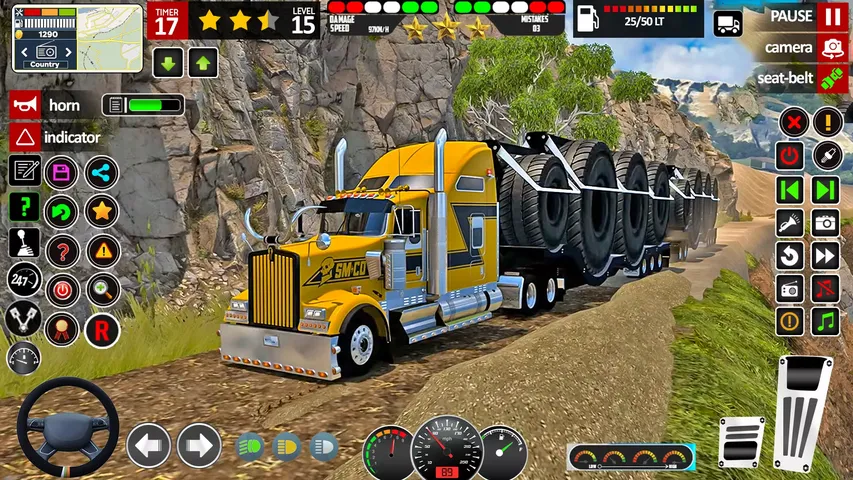Open the blue share icon
This screenshot has width=853, height=480.
[101, 172]
